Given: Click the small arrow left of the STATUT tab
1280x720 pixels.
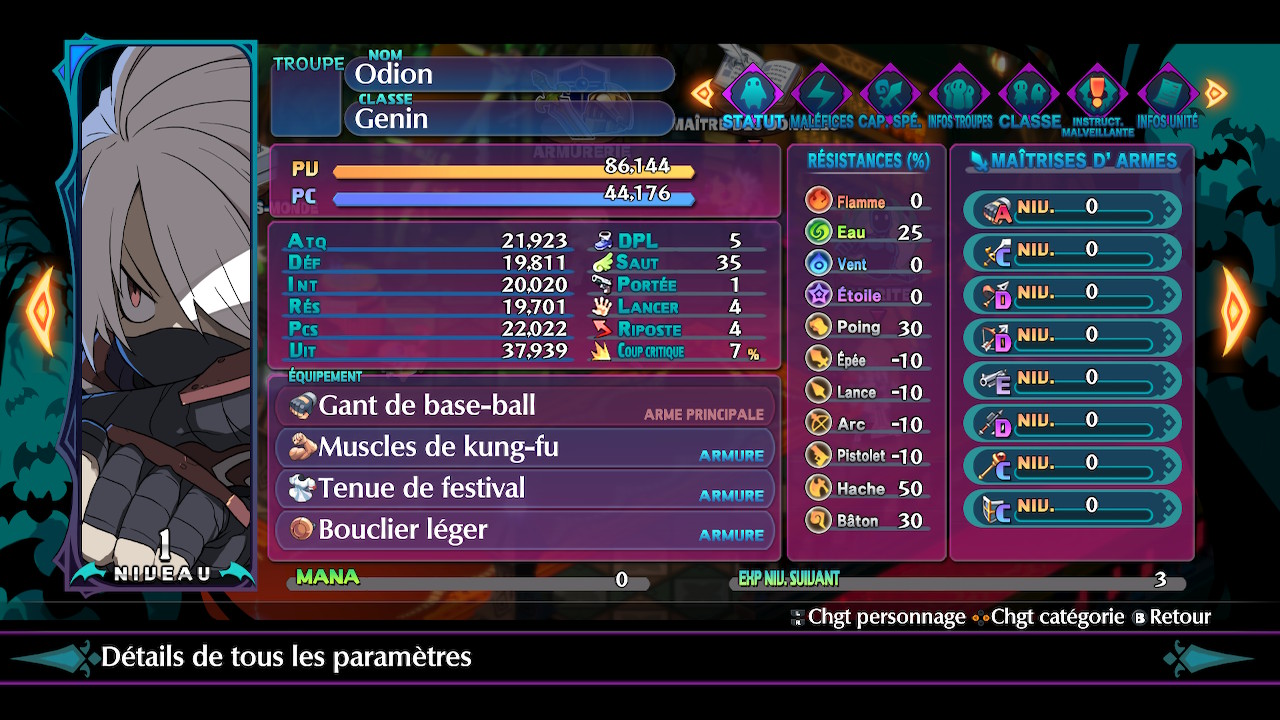Looking at the screenshot, I should [x=704, y=94].
